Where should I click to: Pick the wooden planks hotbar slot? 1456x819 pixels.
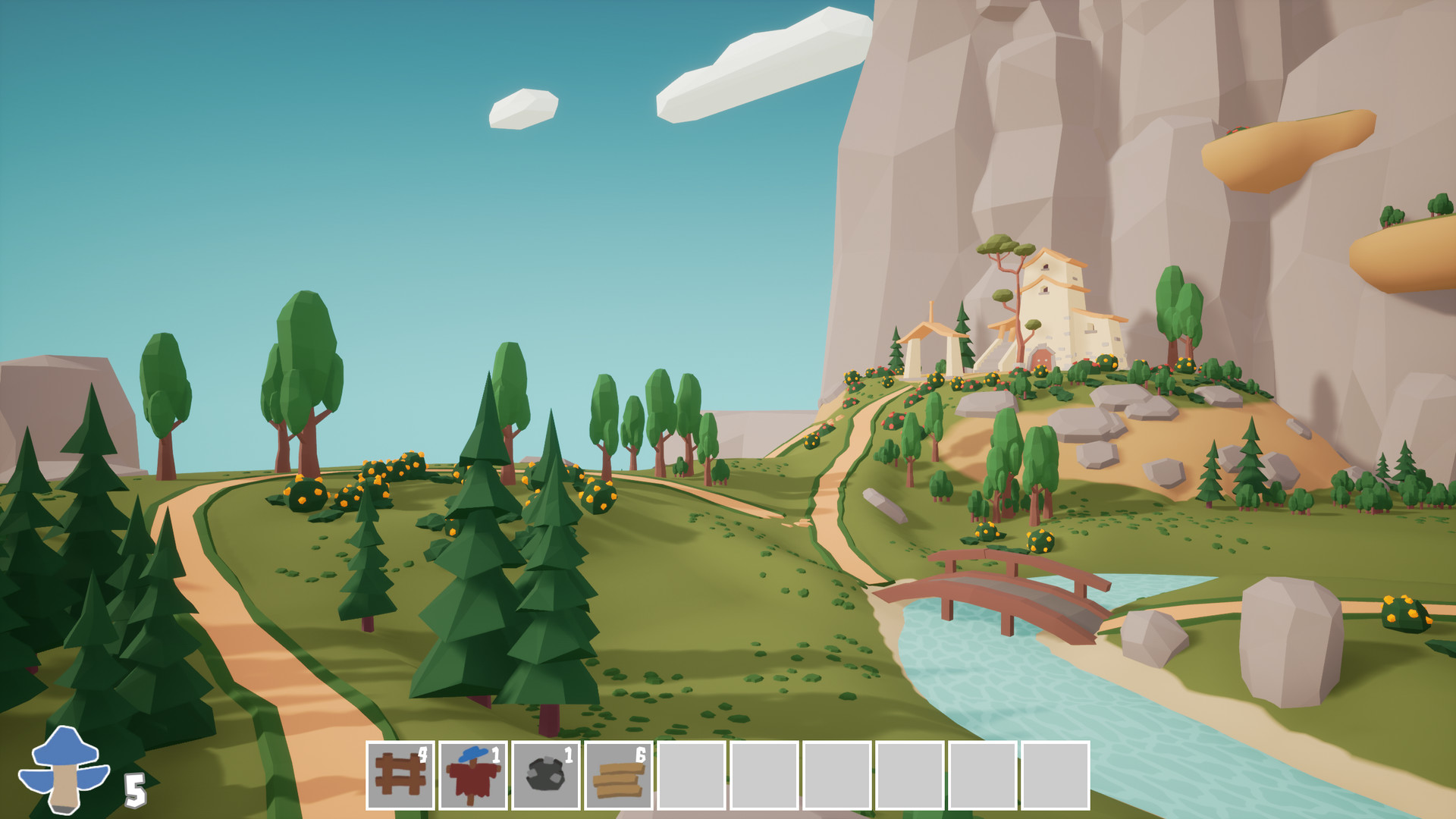pyautogui.click(x=618, y=775)
